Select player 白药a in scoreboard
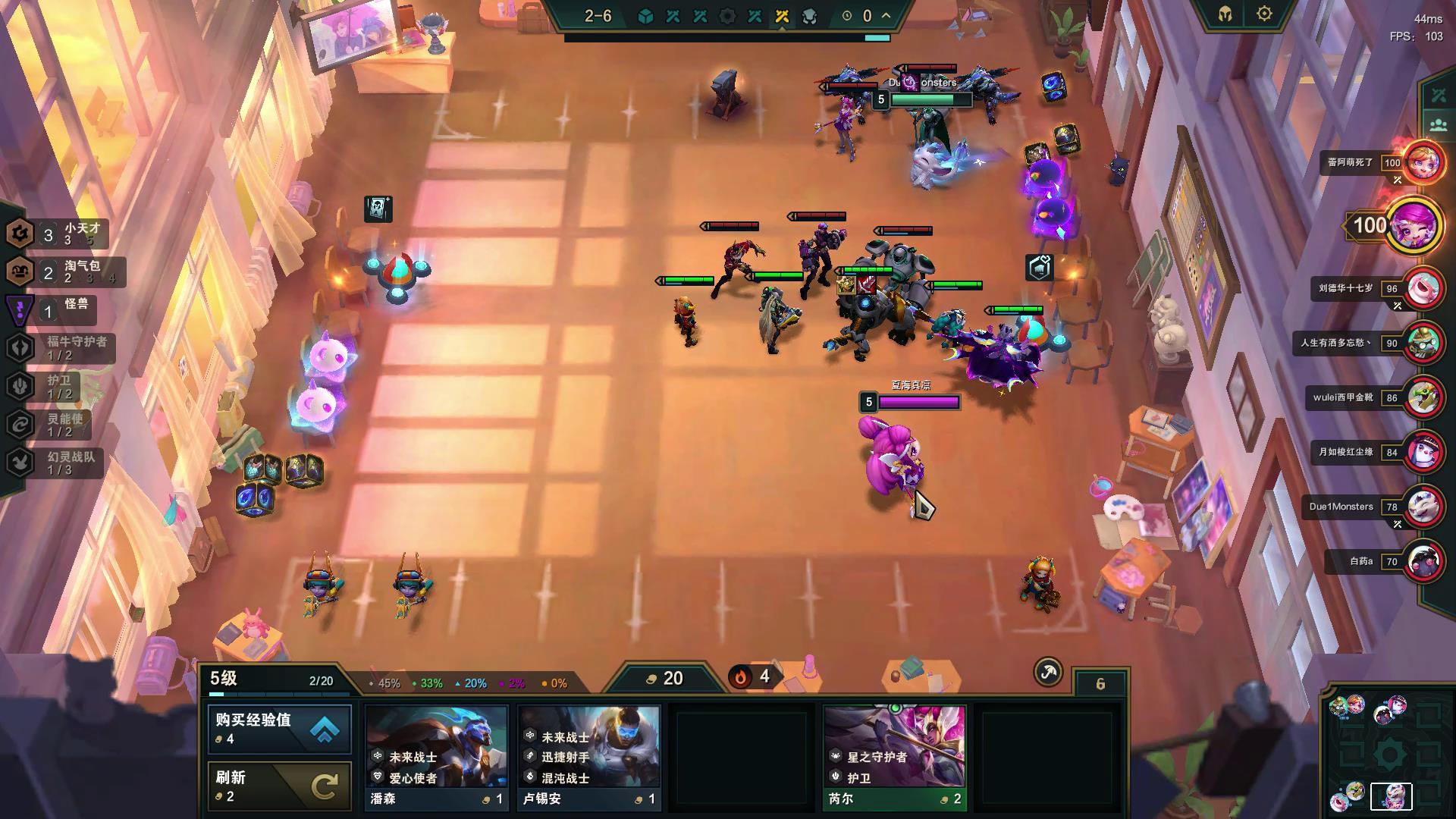Screen dimensions: 1456x819 pos(1423,562)
